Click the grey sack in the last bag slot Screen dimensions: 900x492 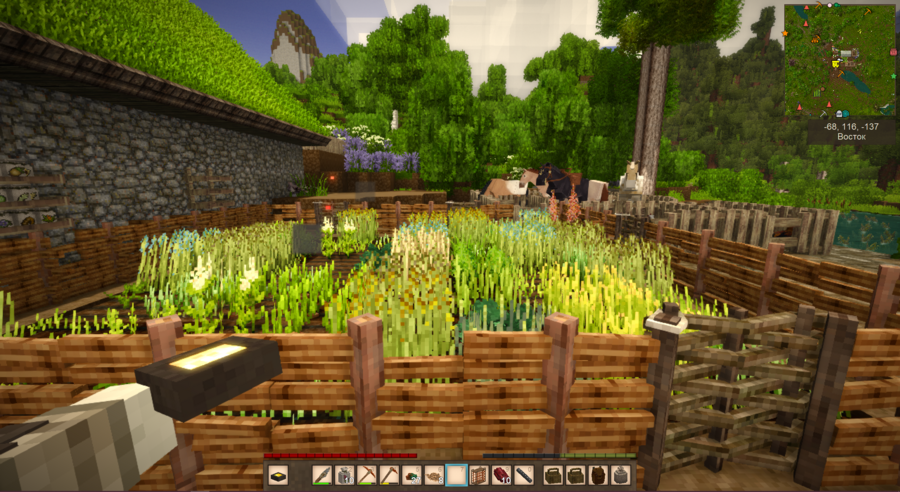(x=620, y=475)
